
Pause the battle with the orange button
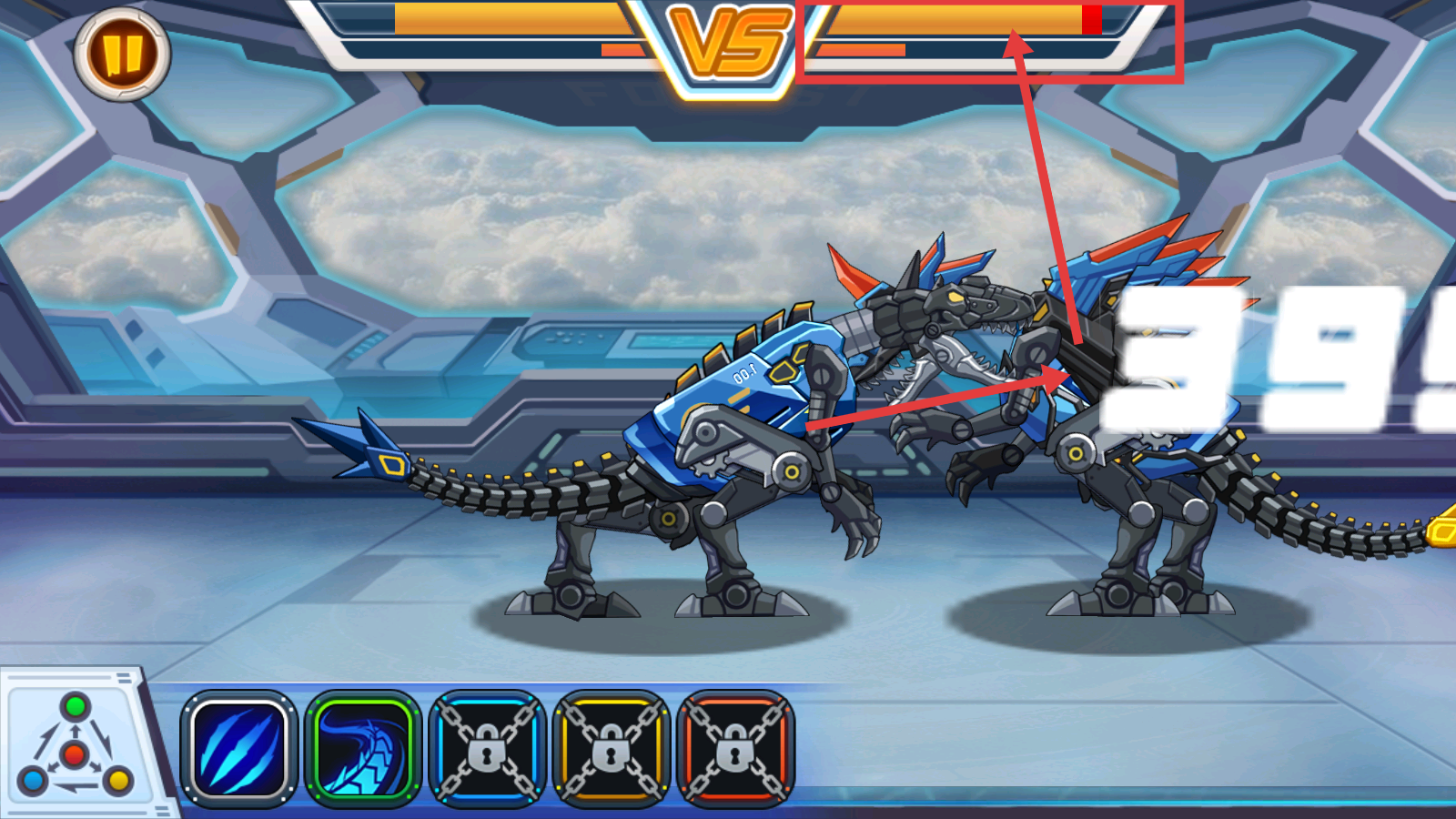122,55
